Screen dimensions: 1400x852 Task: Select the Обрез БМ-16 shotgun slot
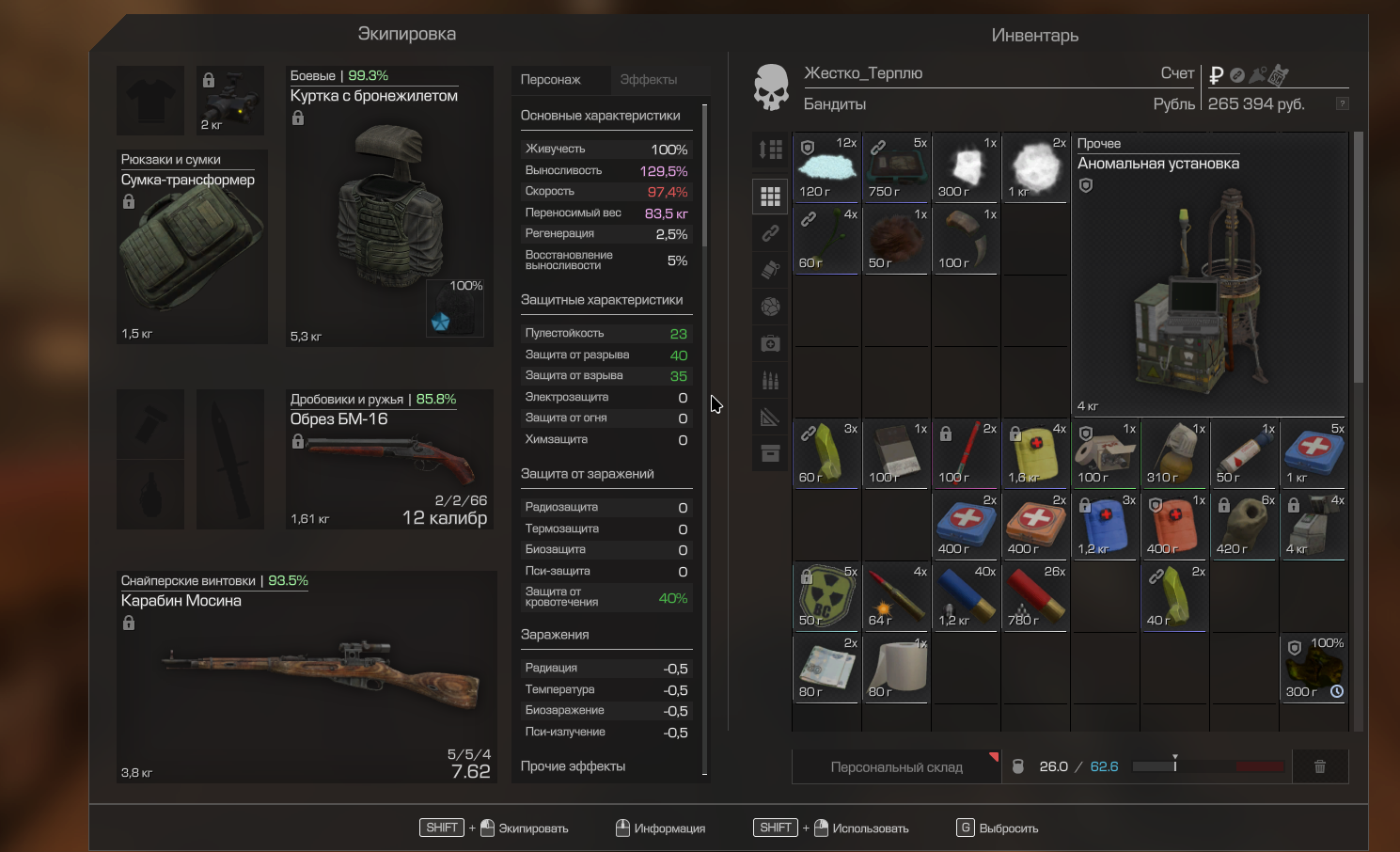pyautogui.click(x=389, y=460)
